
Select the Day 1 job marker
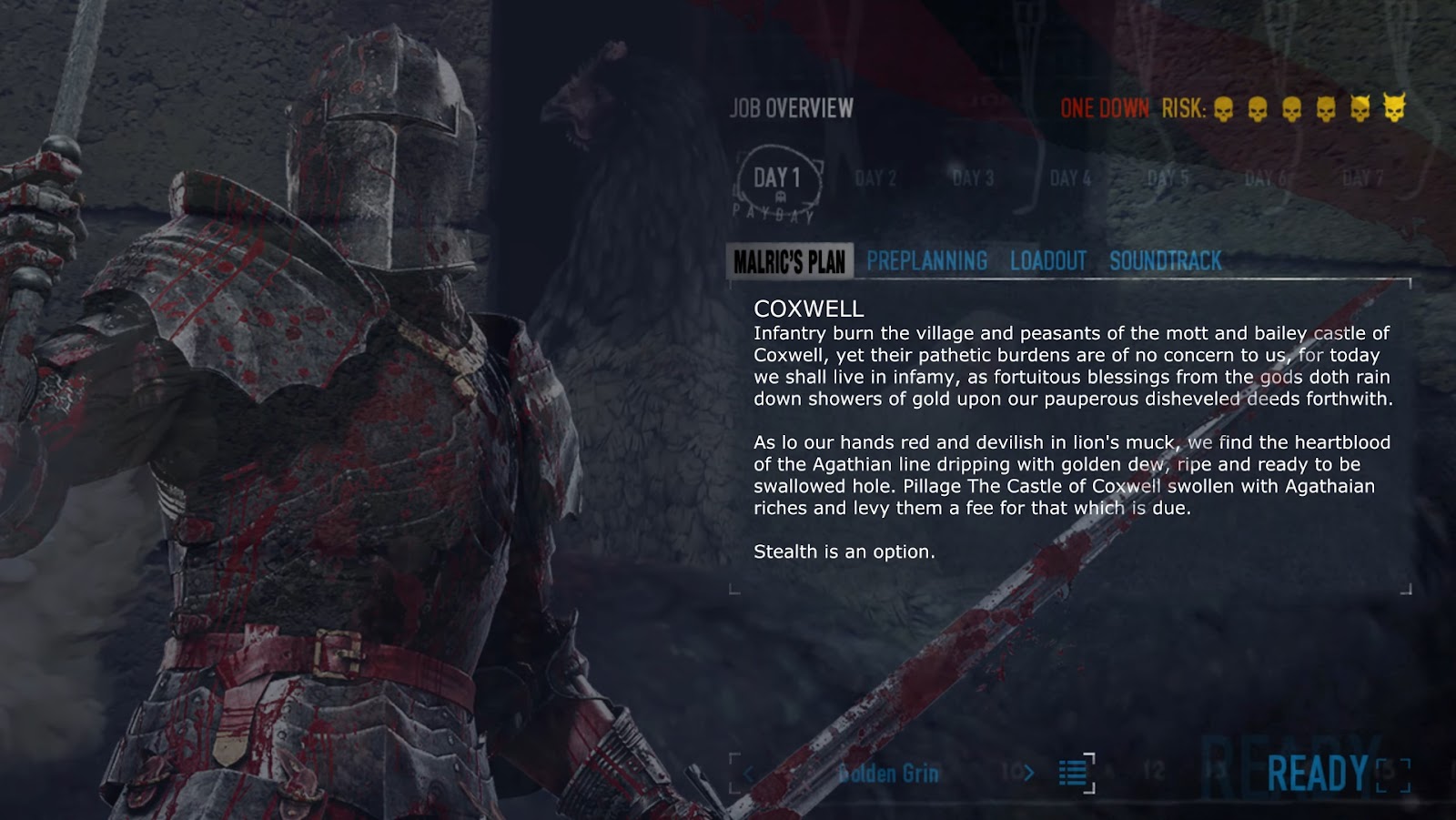pyautogui.click(x=777, y=179)
